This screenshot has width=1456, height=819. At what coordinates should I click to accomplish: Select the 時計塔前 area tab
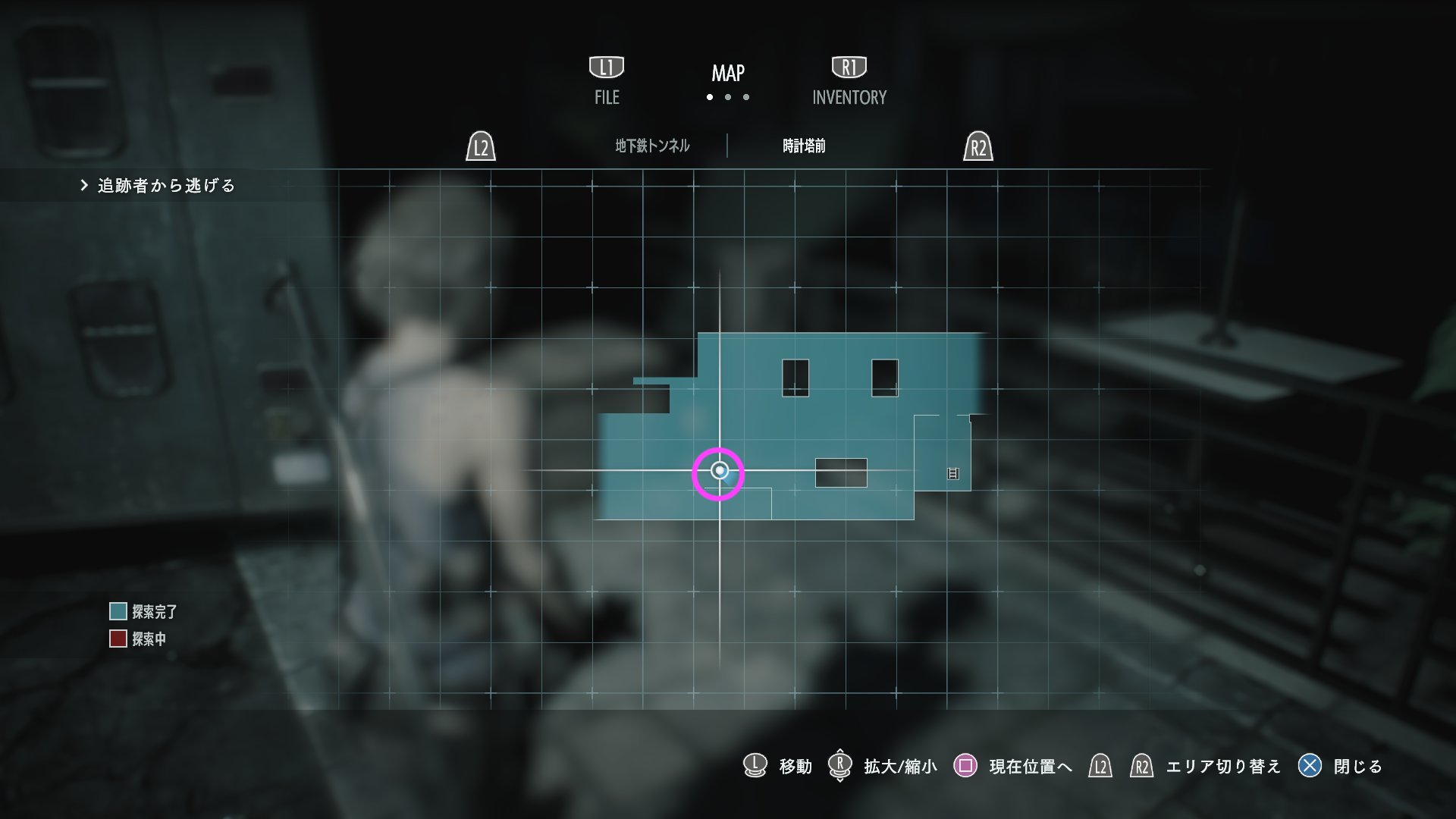804,146
